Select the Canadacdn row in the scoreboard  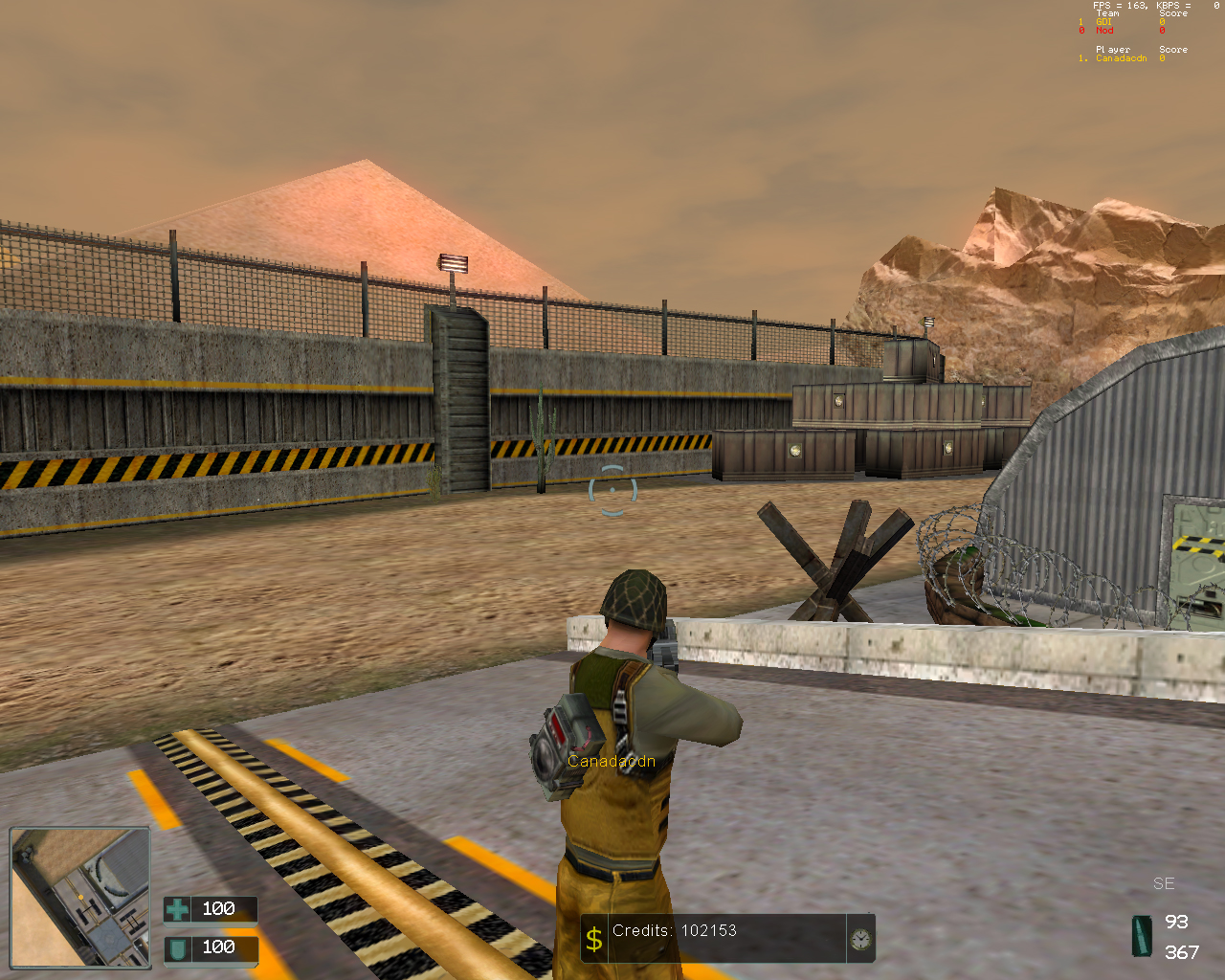(1121, 58)
